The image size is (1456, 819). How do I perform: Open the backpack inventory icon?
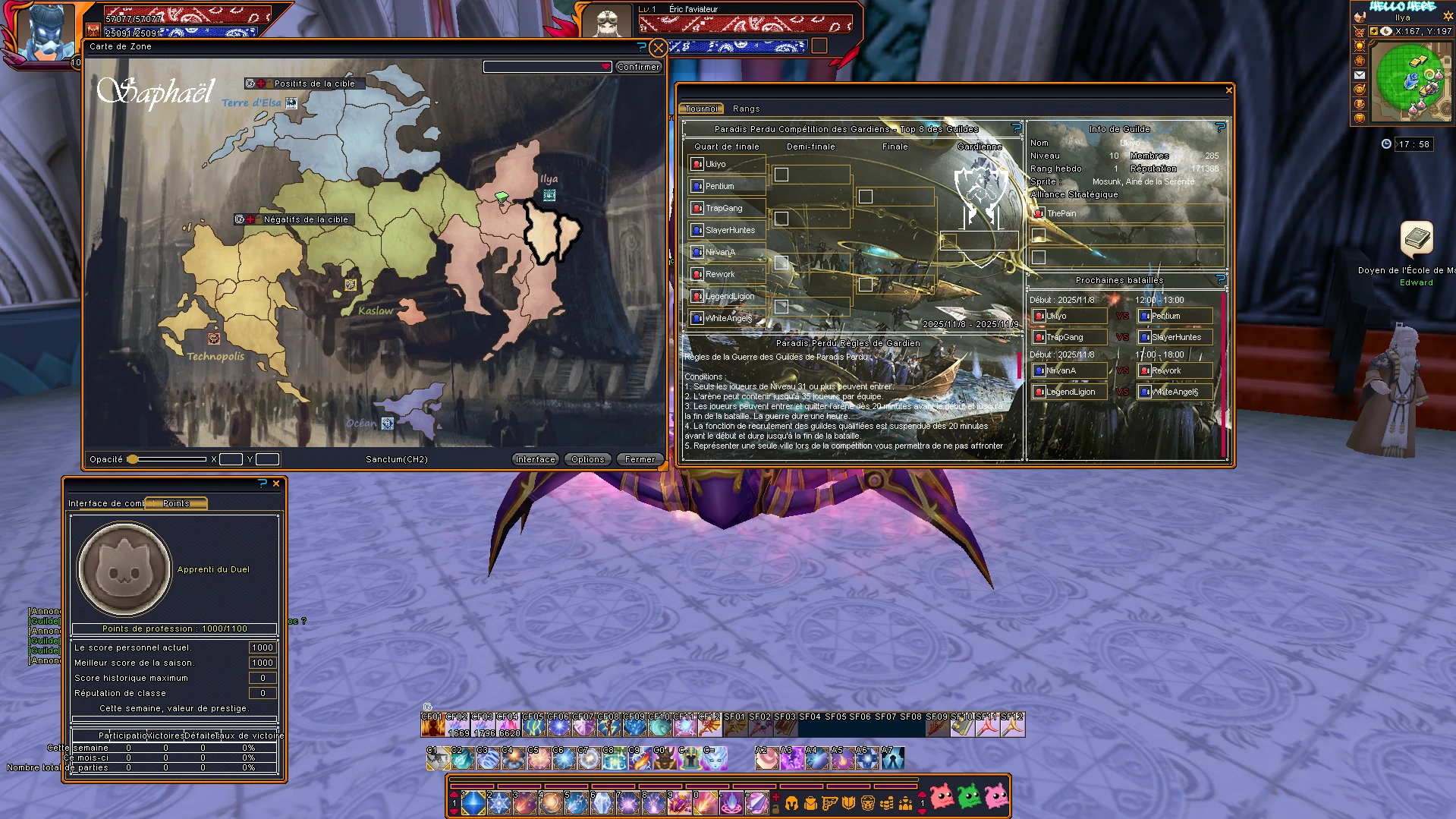click(811, 802)
